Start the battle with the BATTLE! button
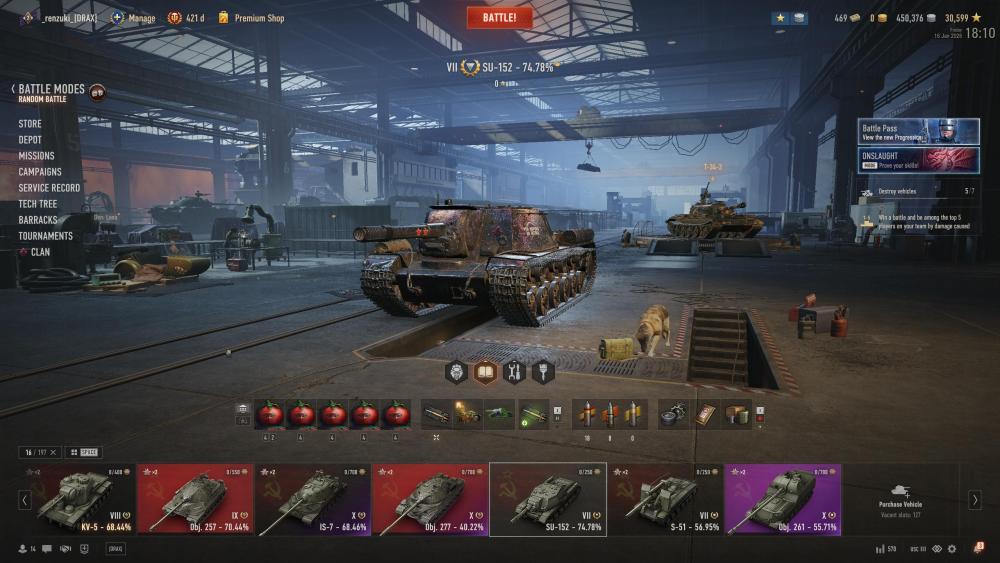1000x563 pixels. pyautogui.click(x=499, y=18)
